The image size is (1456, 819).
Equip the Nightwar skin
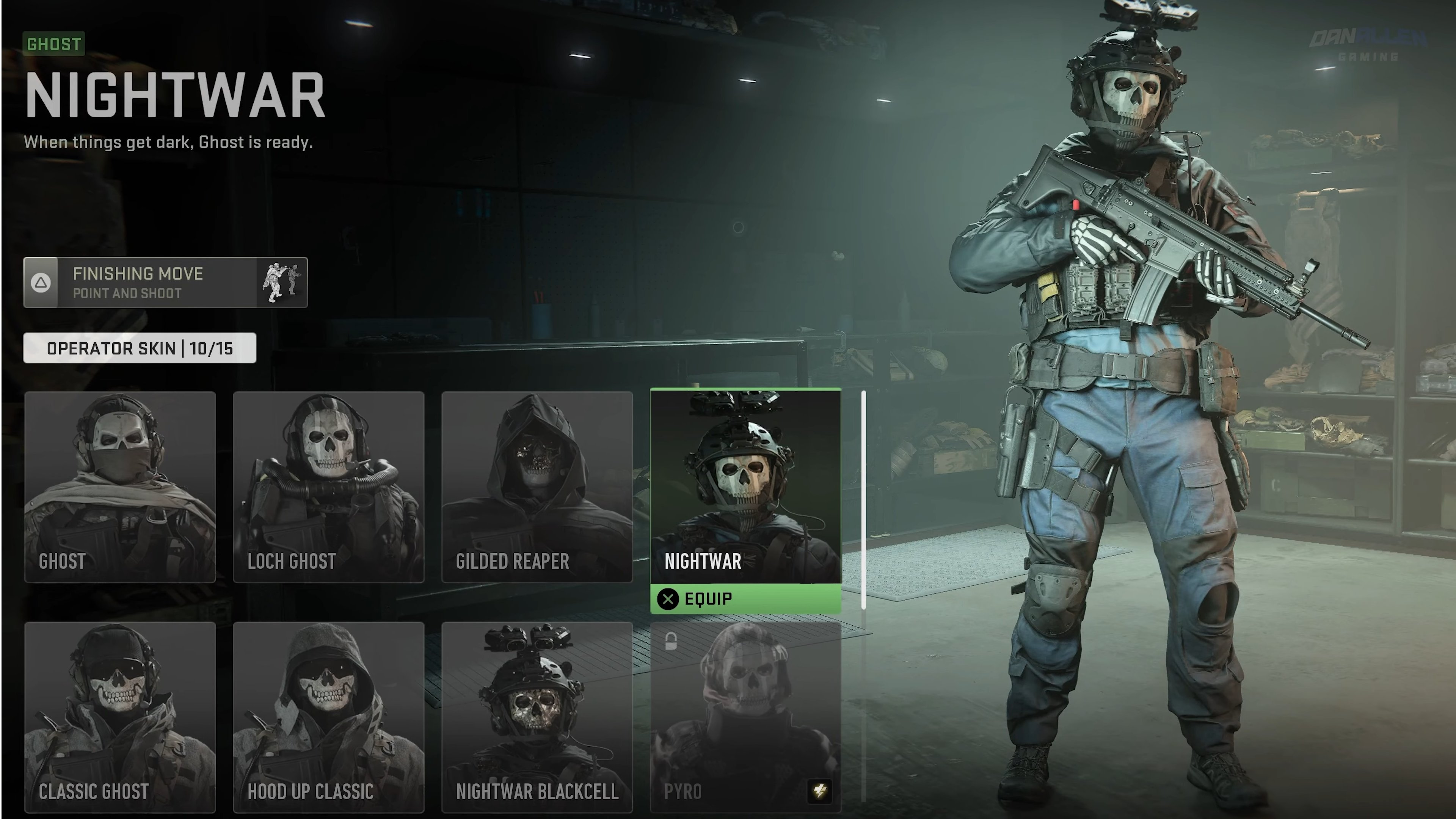(745, 599)
